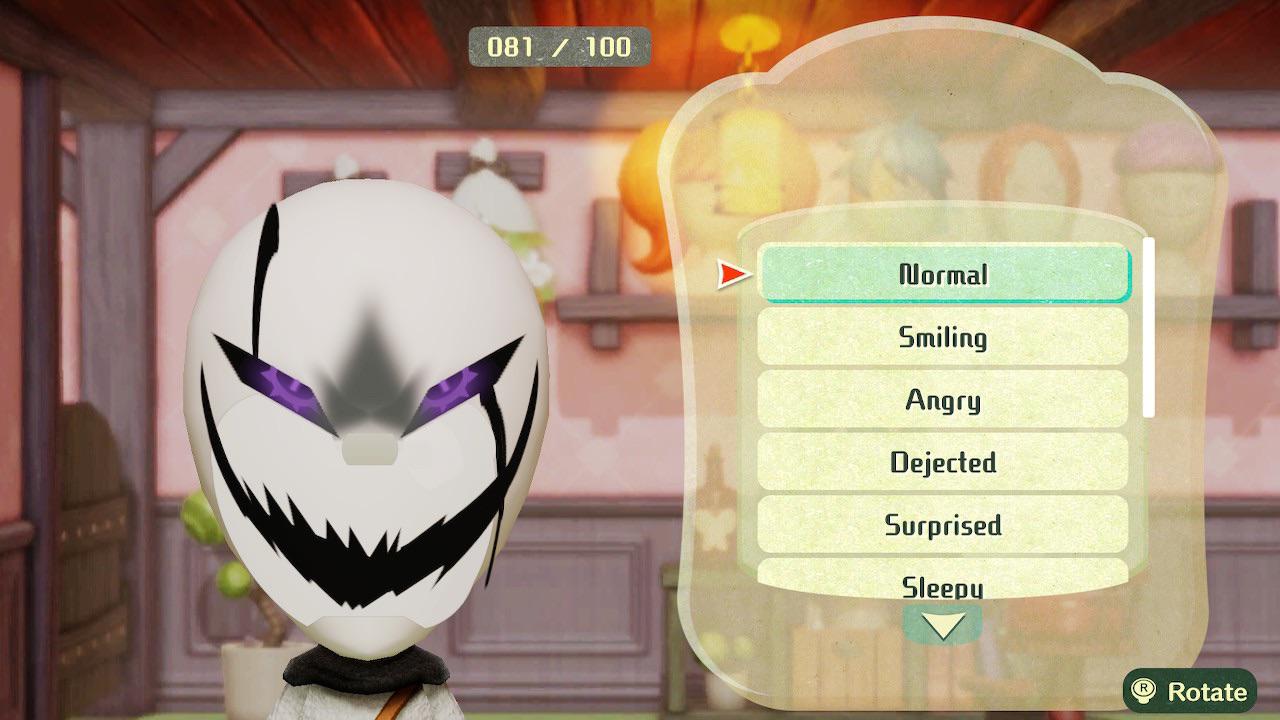This screenshot has width=1280, height=720.
Task: Pick the Surprised expression
Action: click(943, 524)
